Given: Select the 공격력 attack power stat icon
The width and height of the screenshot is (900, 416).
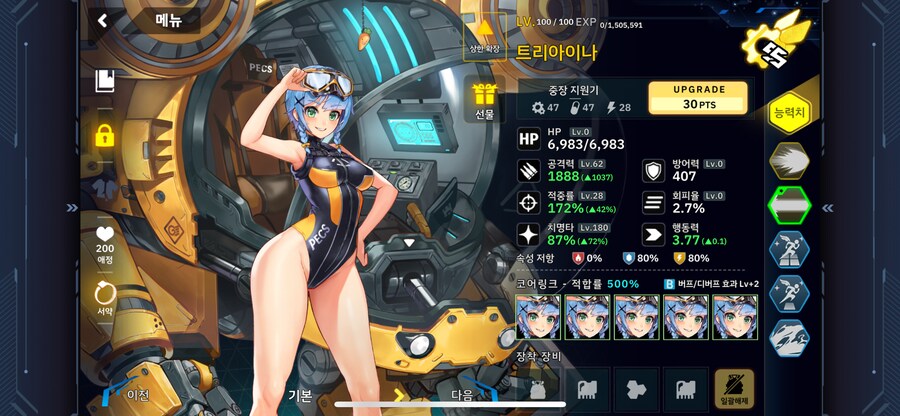Looking at the screenshot, I should point(529,171).
